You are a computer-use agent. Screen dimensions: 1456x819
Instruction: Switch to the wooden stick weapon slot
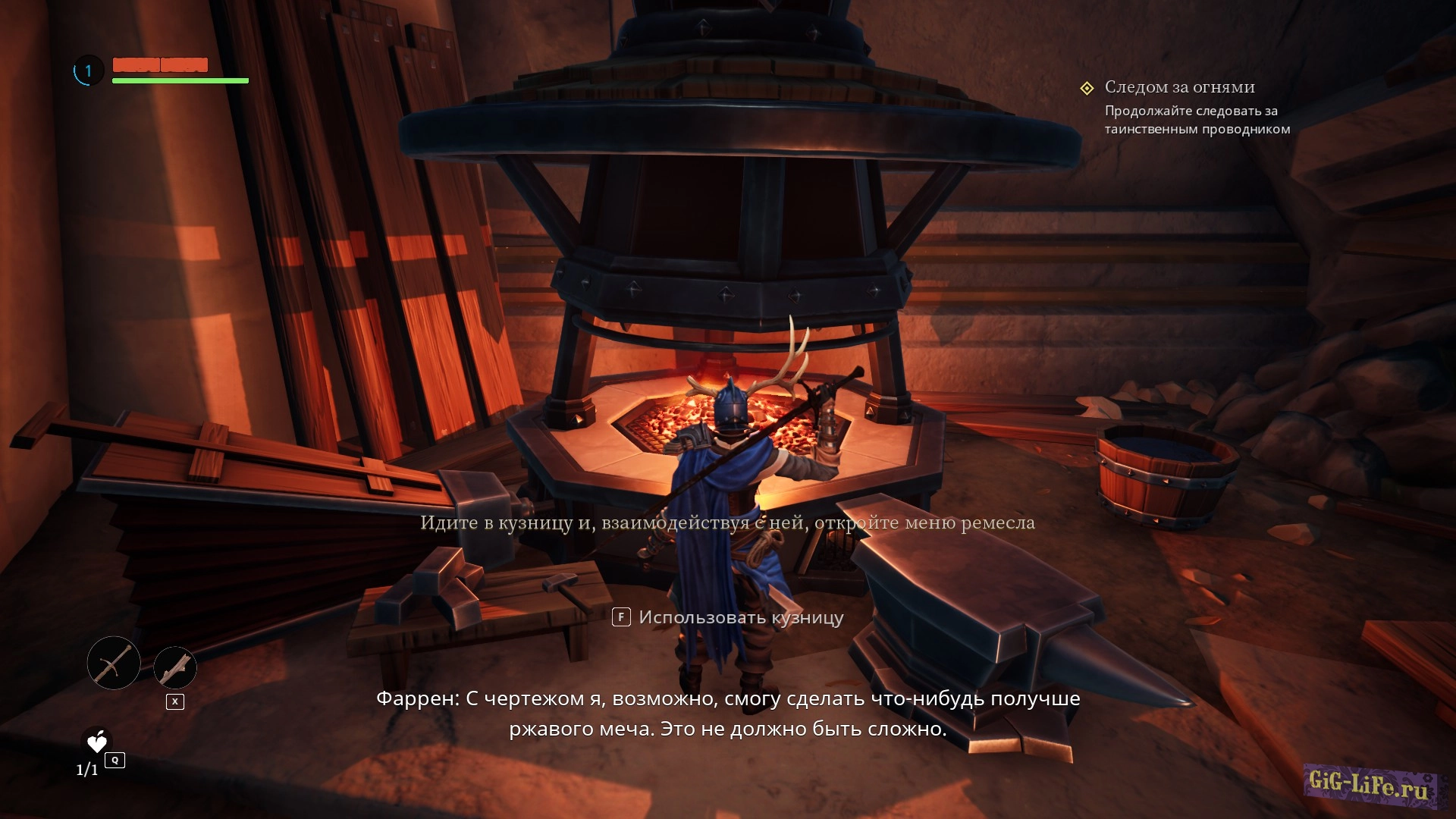click(175, 668)
